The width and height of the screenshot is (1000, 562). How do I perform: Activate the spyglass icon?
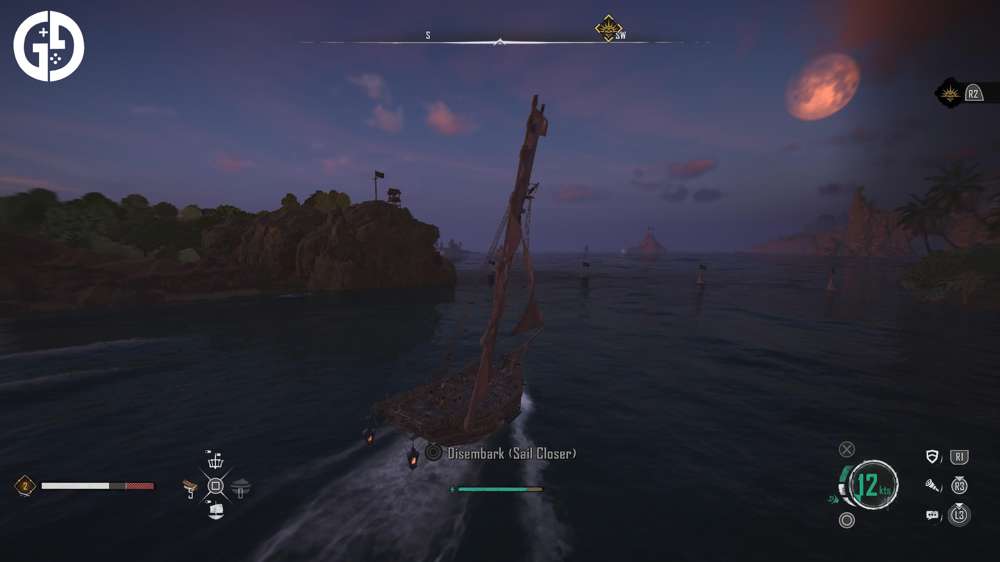[x=933, y=486]
